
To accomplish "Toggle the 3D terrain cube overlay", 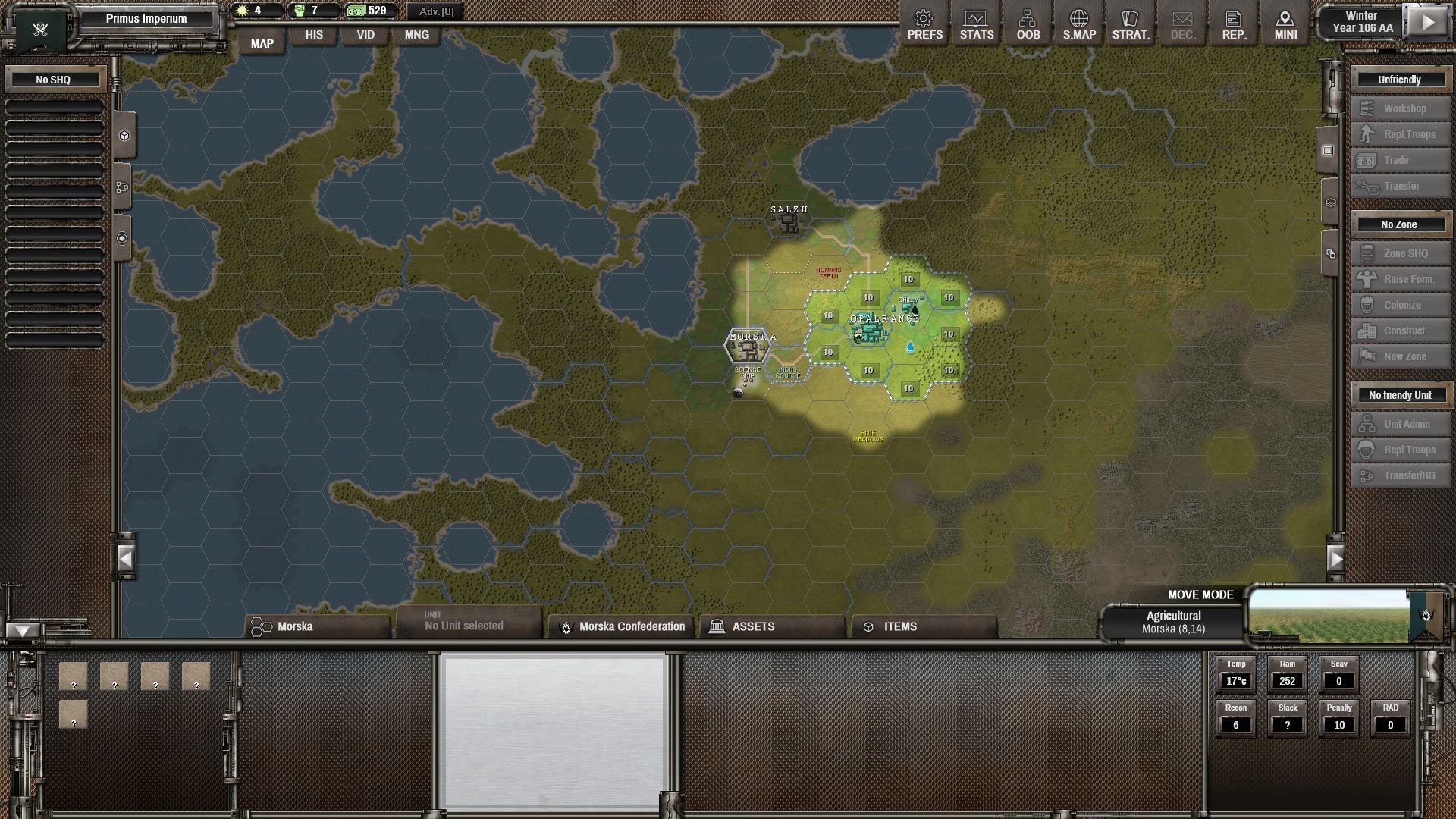I will [x=123, y=135].
